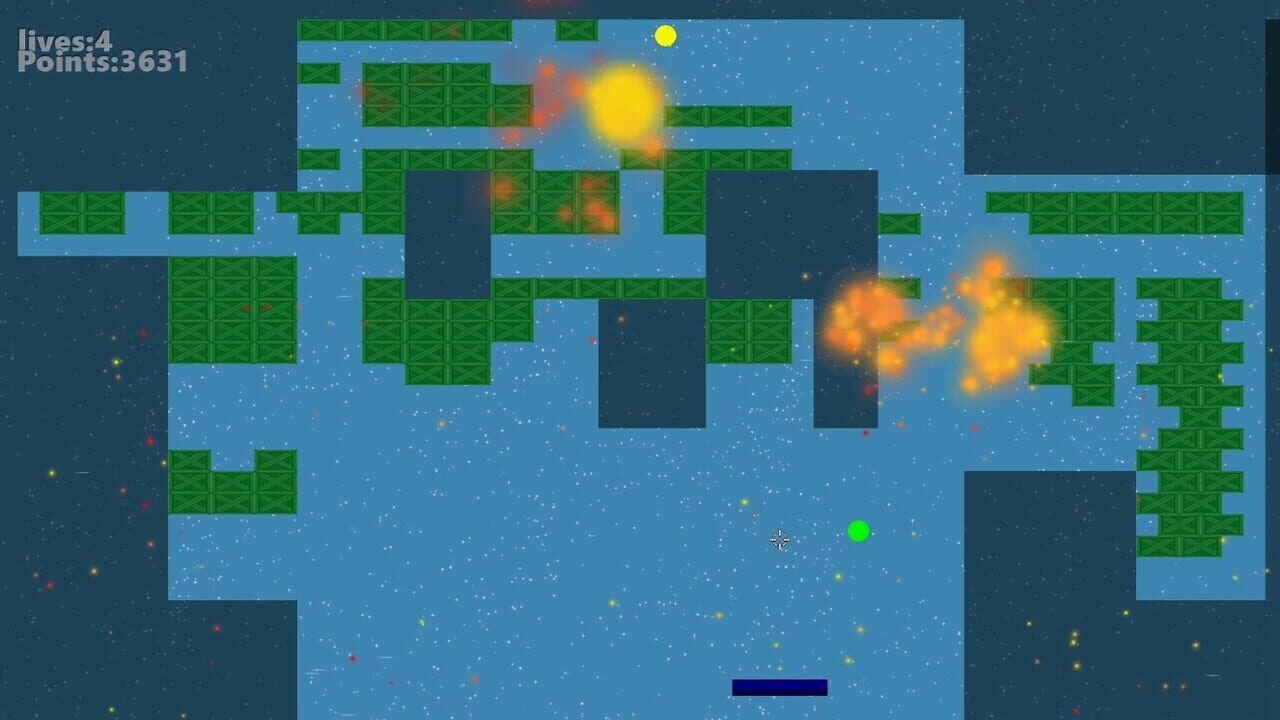Click the U-shaped green brick group on the left
Screen dimensions: 1280x720
[232, 480]
